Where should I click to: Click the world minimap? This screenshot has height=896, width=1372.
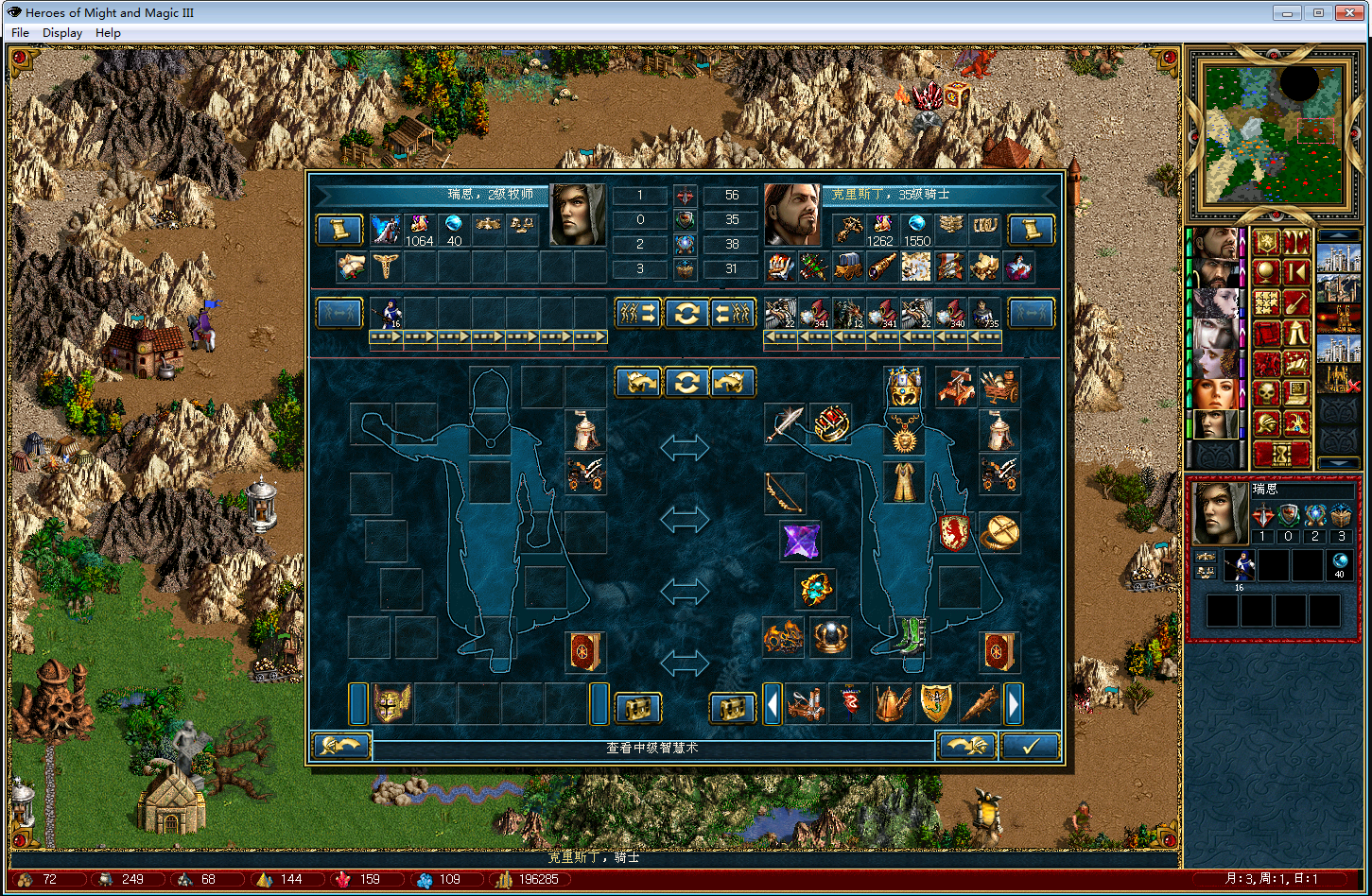click(1267, 131)
